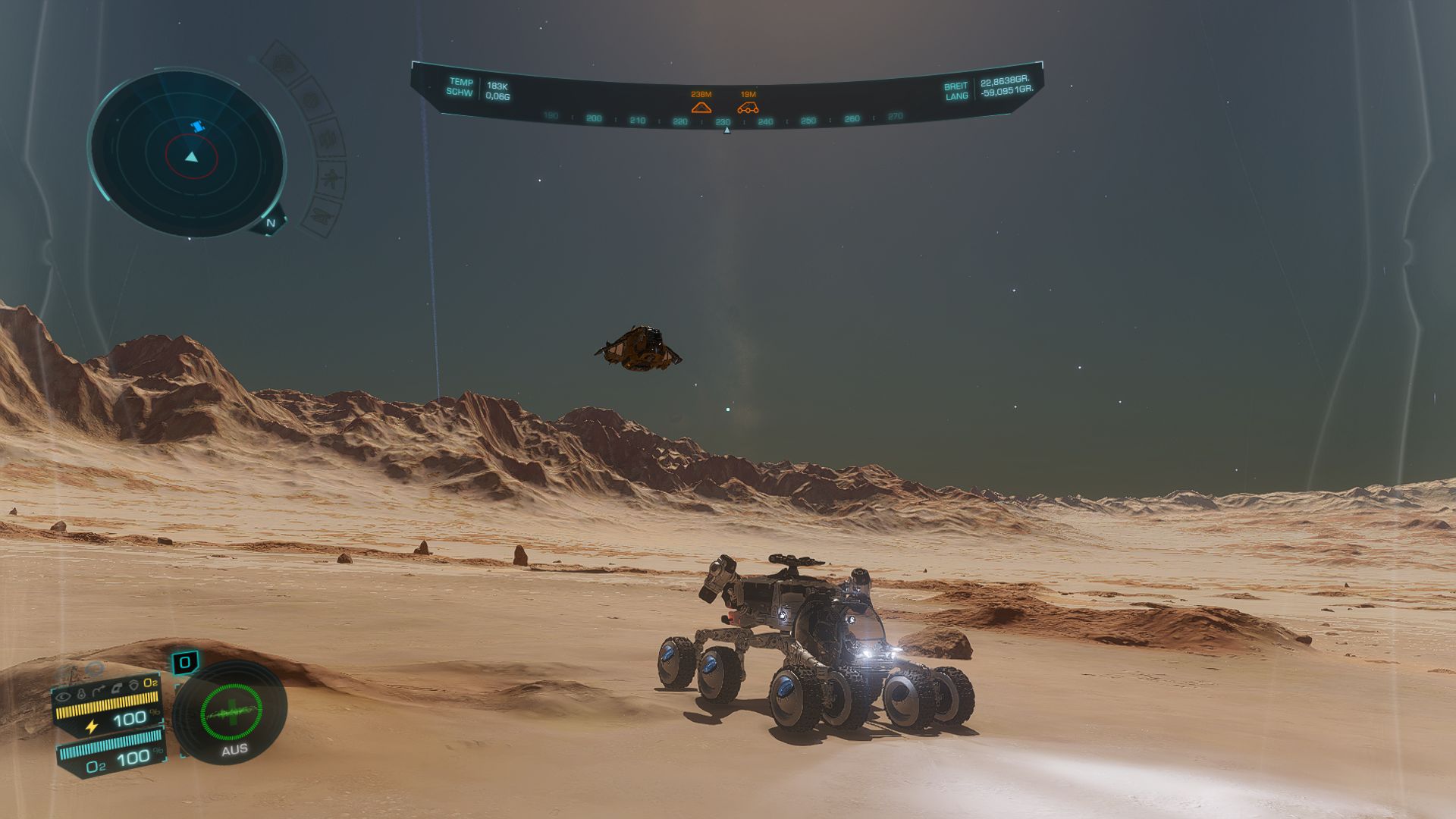Click the shield status icon
1456x819 pixels.
[x=133, y=684]
